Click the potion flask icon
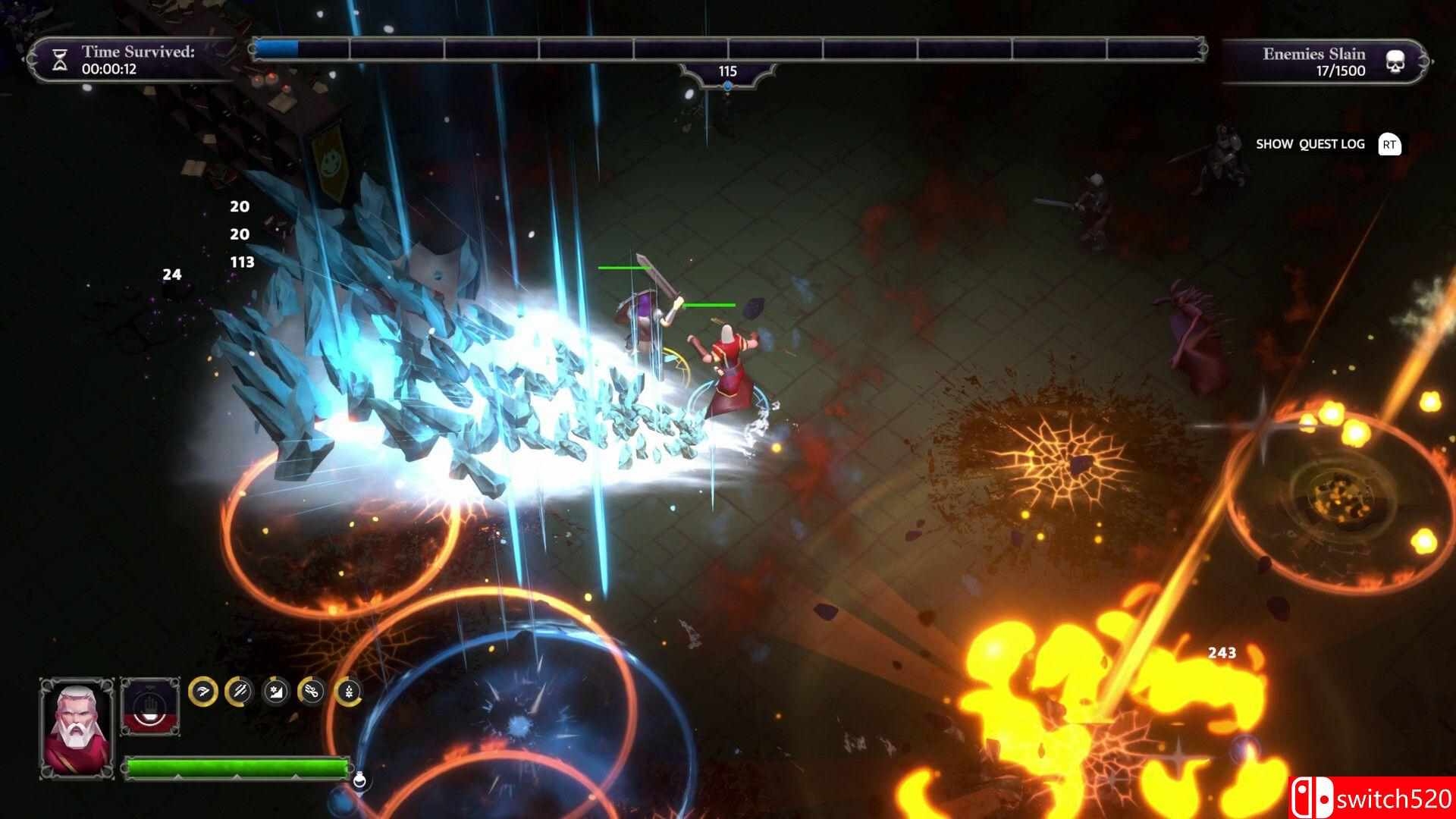This screenshot has height=819, width=1456. [362, 778]
